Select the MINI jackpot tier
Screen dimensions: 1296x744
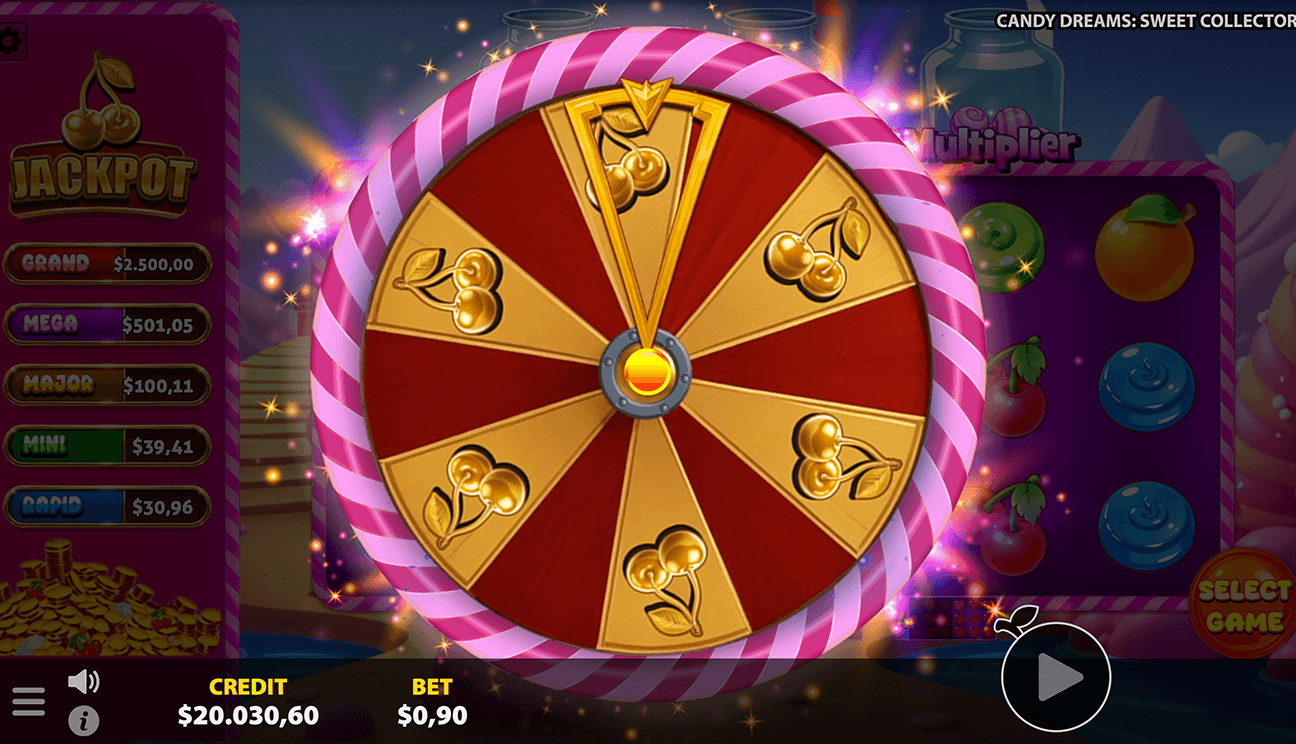(x=108, y=444)
